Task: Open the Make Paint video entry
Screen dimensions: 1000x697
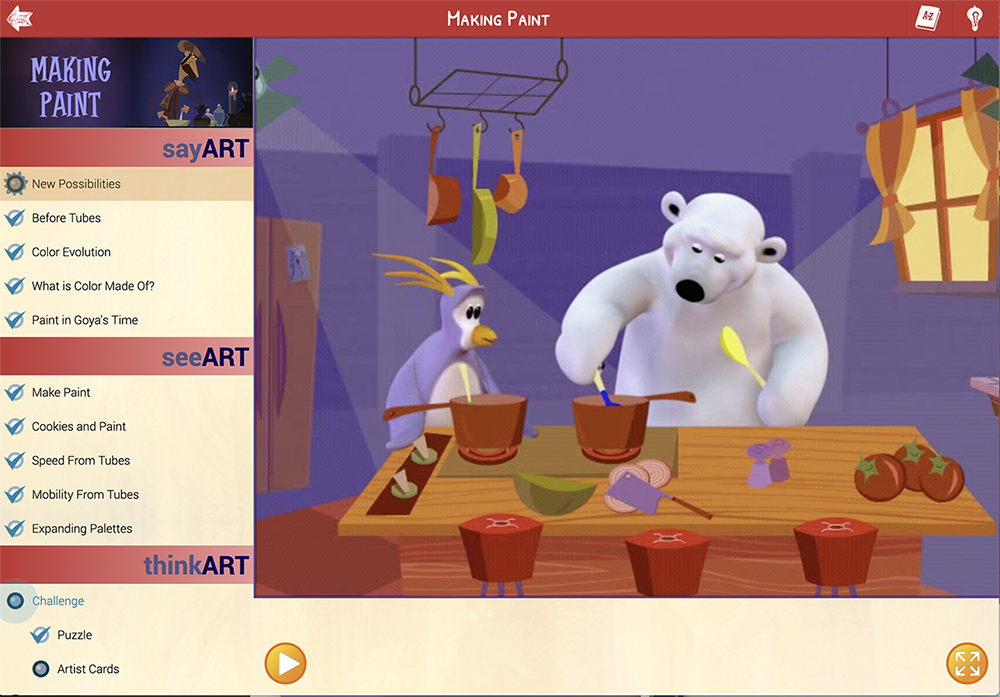Action: point(61,393)
